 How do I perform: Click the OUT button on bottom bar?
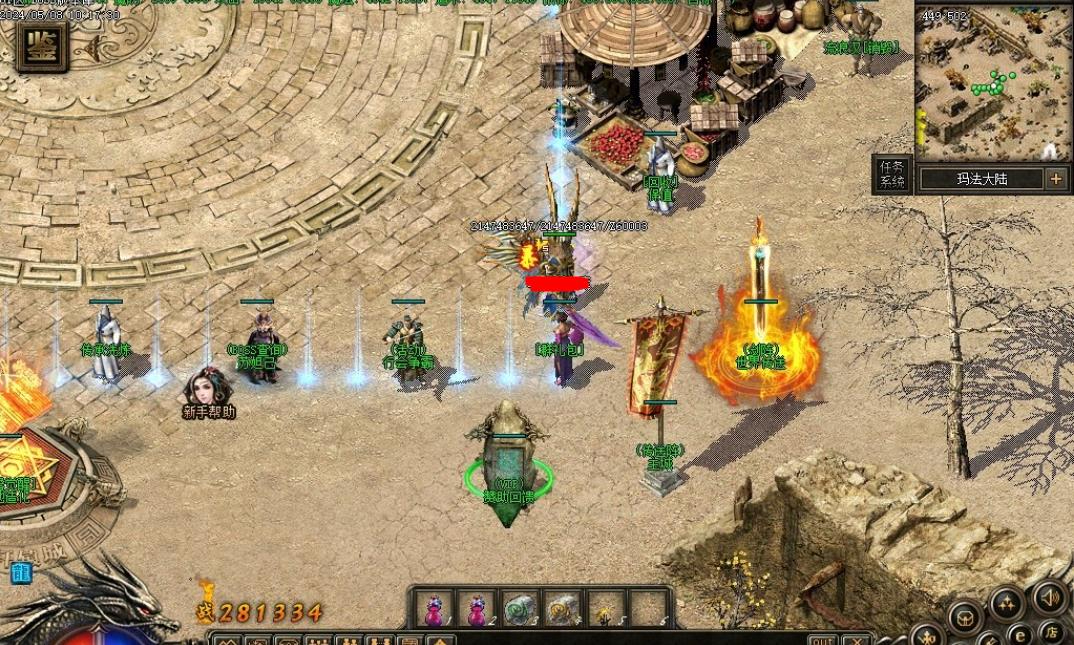pyautogui.click(x=822, y=639)
